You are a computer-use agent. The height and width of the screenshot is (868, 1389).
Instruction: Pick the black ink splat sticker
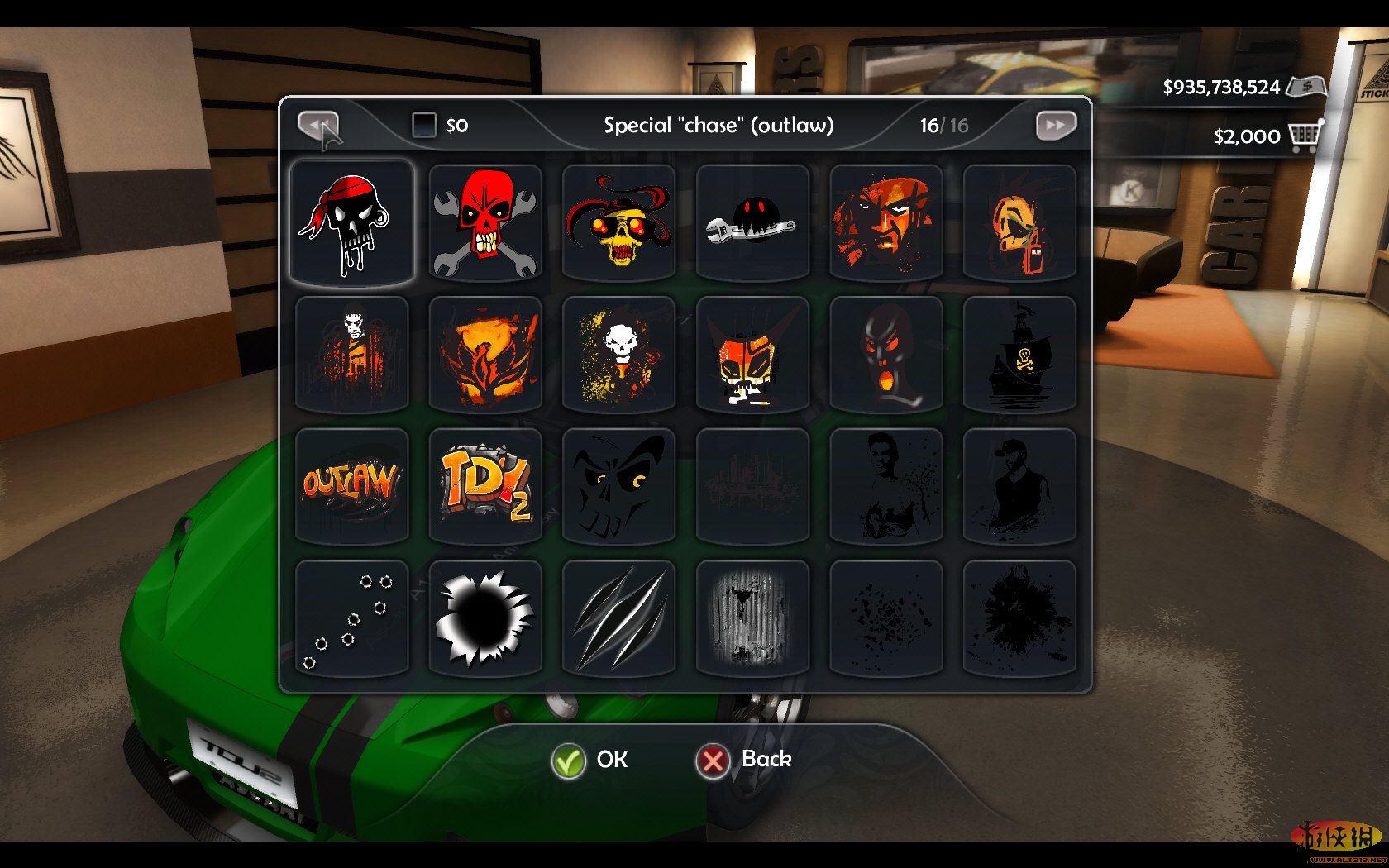click(x=1019, y=618)
